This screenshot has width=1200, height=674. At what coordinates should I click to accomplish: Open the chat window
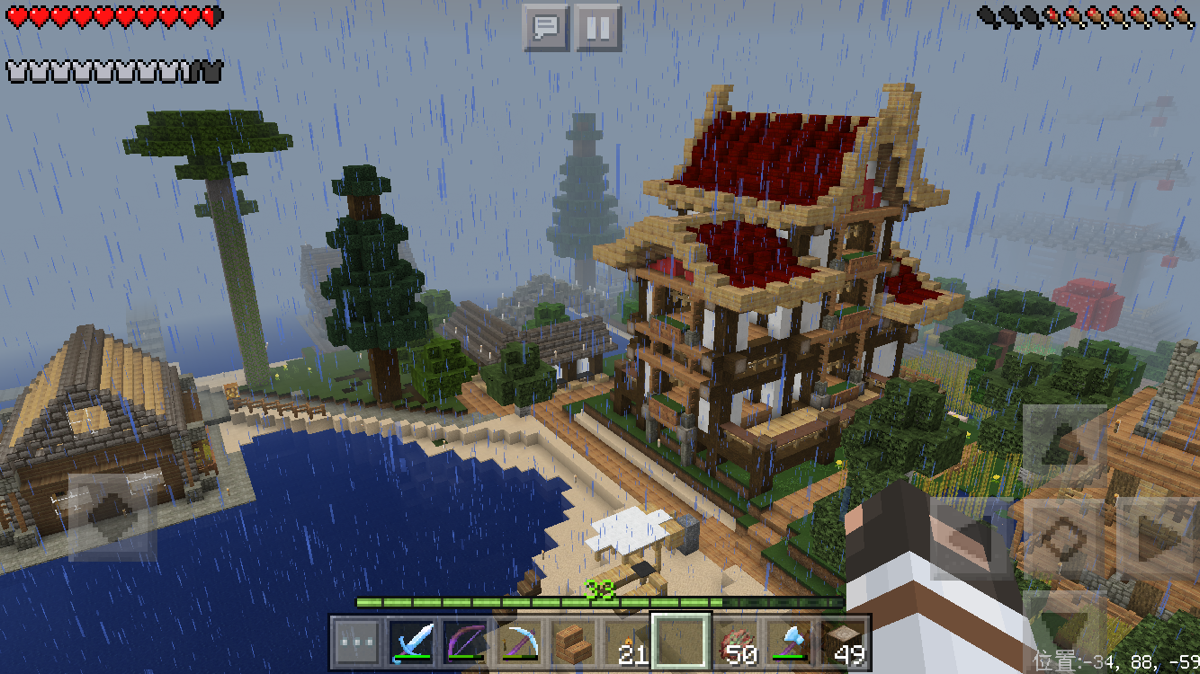(546, 27)
